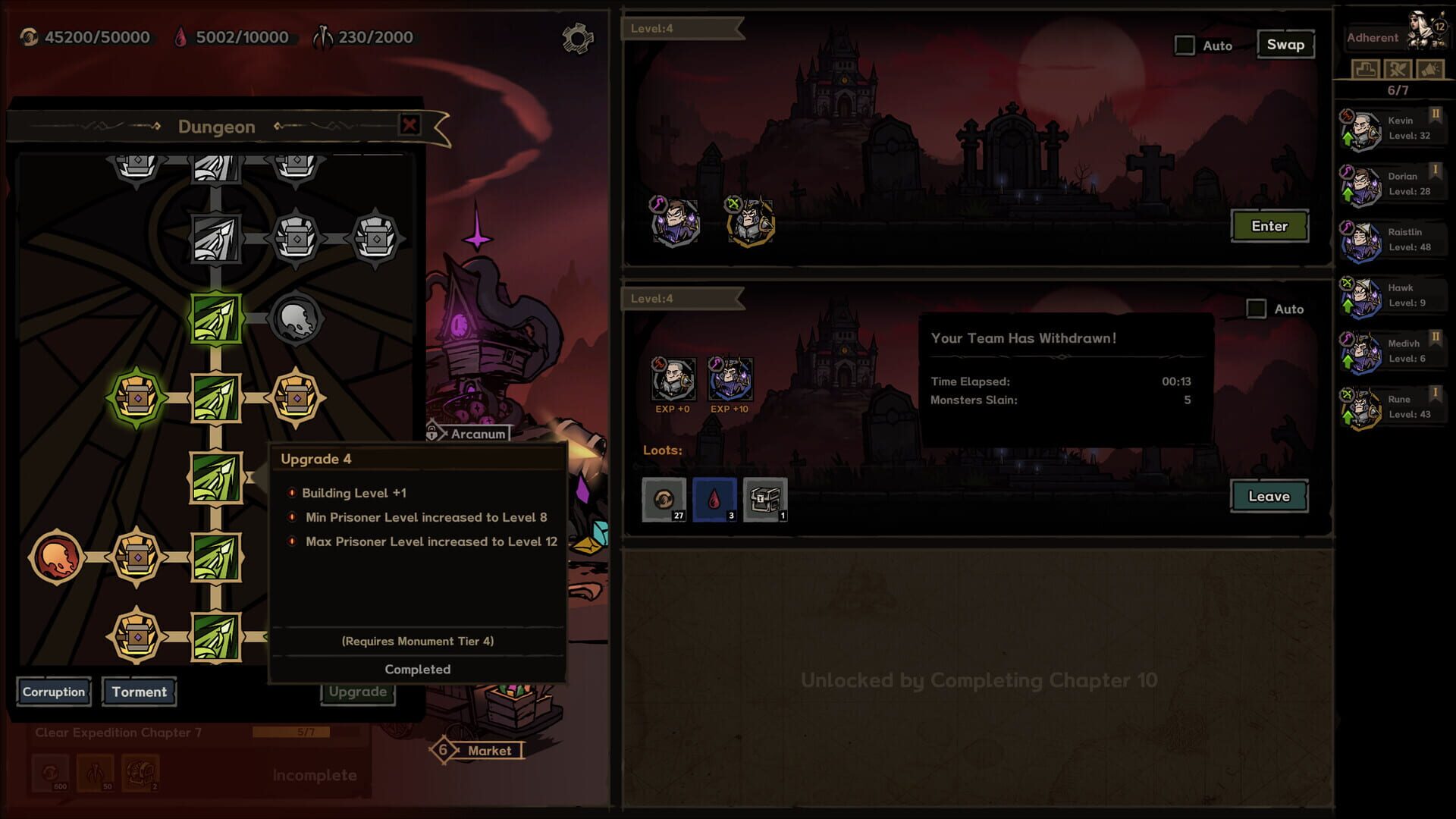
Task: Open the chest loot icon showing 1
Action: pyautogui.click(x=764, y=498)
